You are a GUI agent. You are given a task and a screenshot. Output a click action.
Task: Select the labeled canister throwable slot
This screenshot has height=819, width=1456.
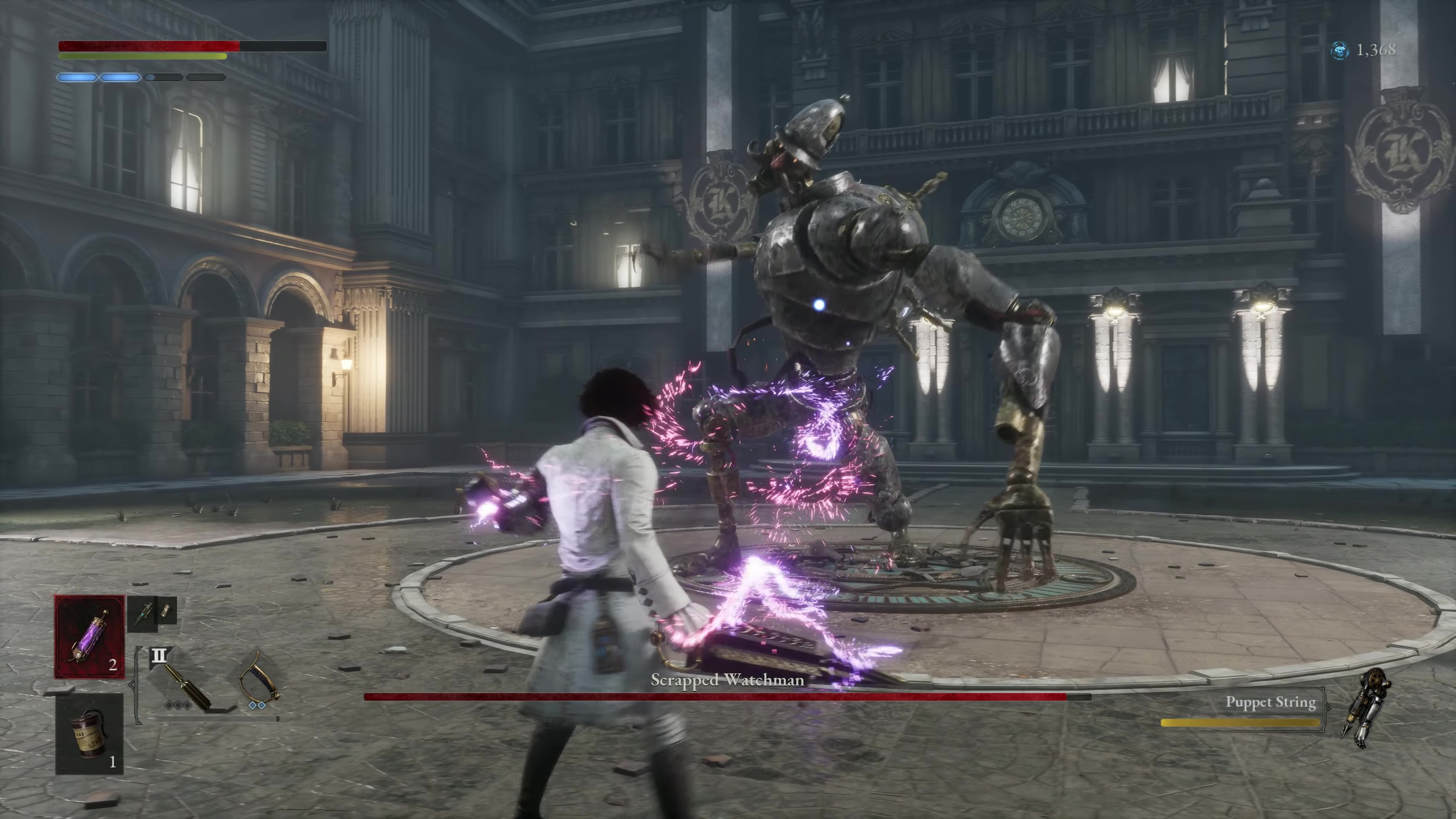(x=89, y=734)
